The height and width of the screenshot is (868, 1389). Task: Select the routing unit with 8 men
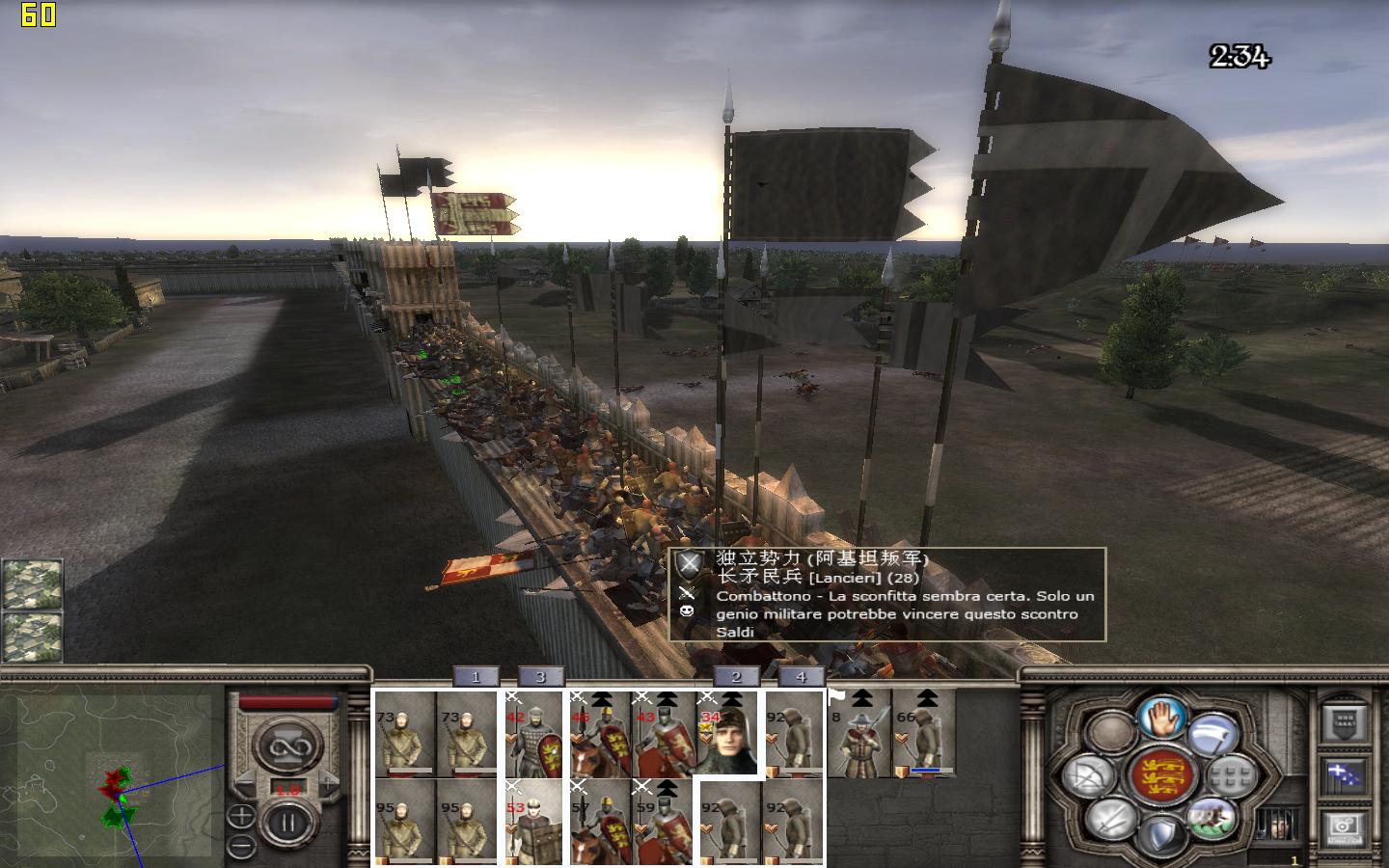[x=858, y=733]
